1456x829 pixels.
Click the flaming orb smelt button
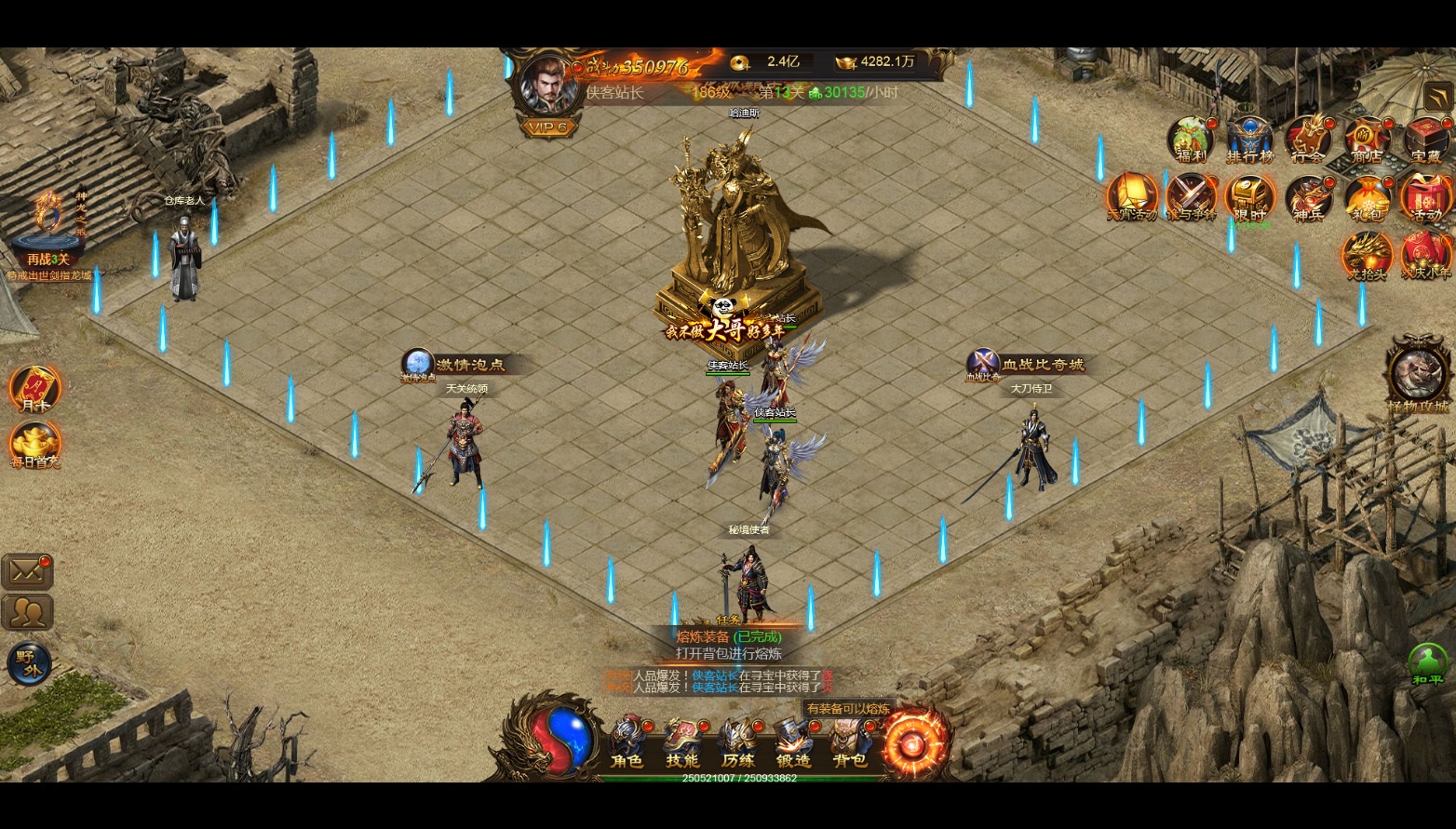click(x=915, y=743)
